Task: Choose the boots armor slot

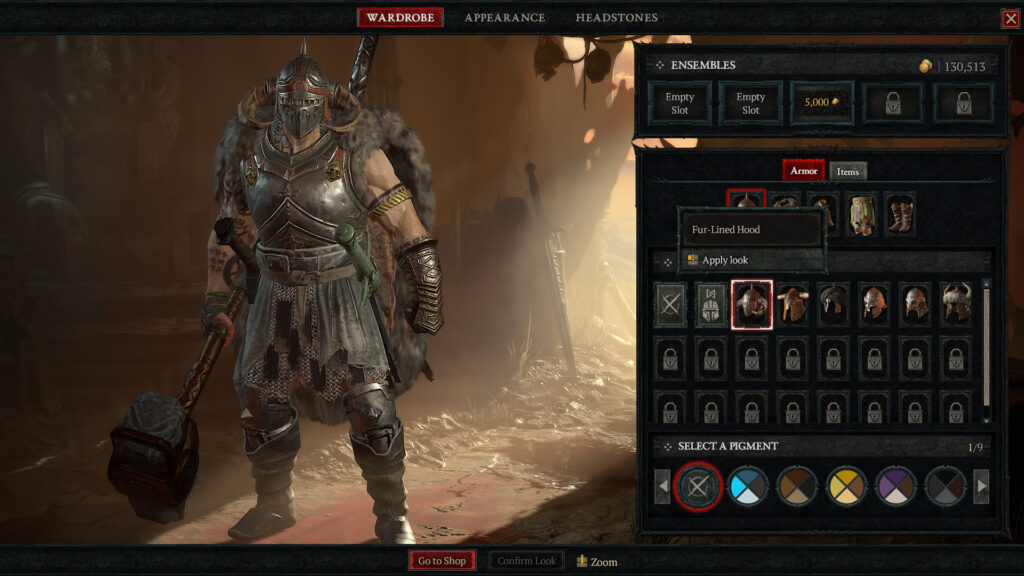Action: pos(900,213)
